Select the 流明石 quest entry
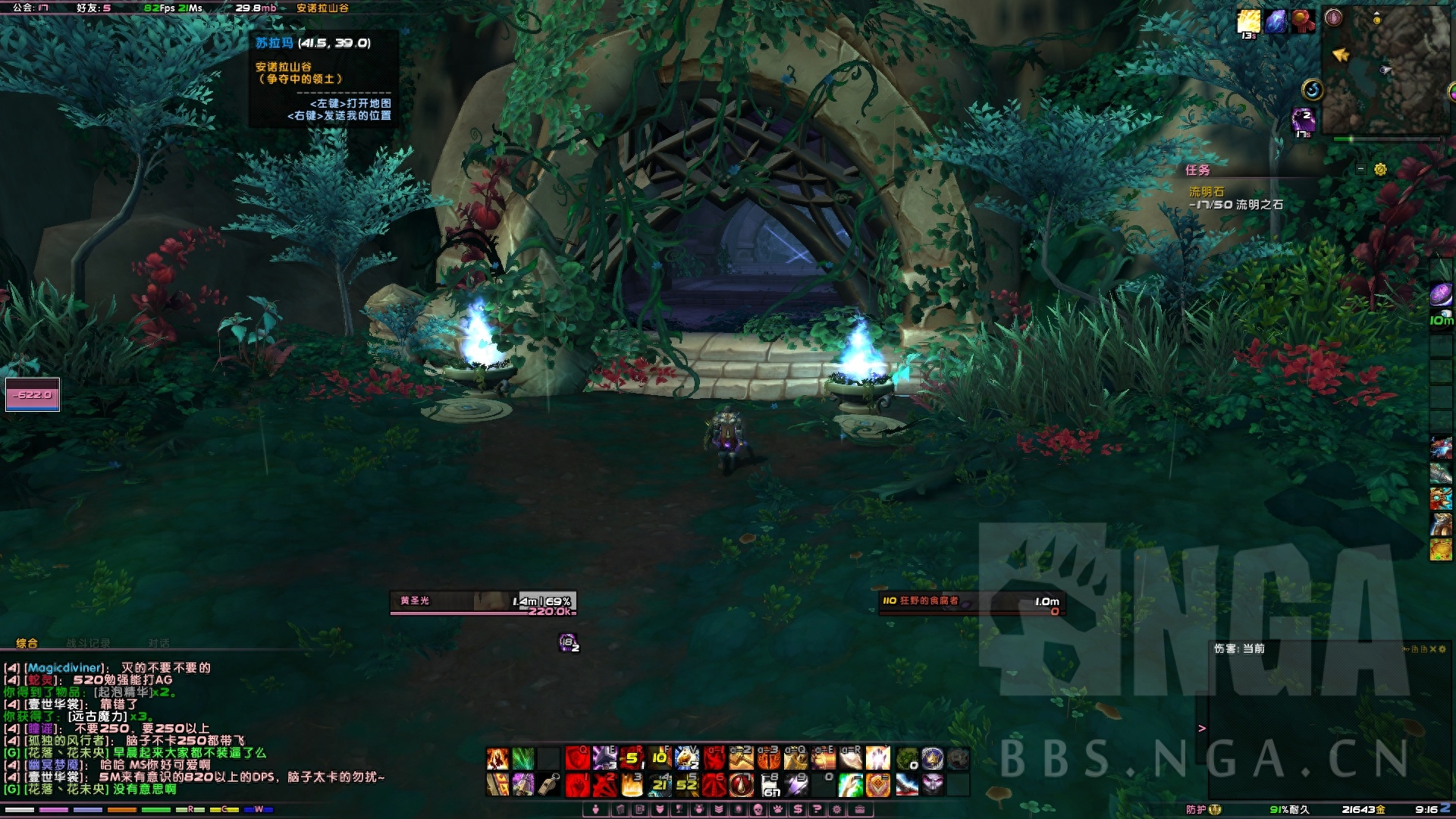Screen dimensions: 1456x819 1206,192
